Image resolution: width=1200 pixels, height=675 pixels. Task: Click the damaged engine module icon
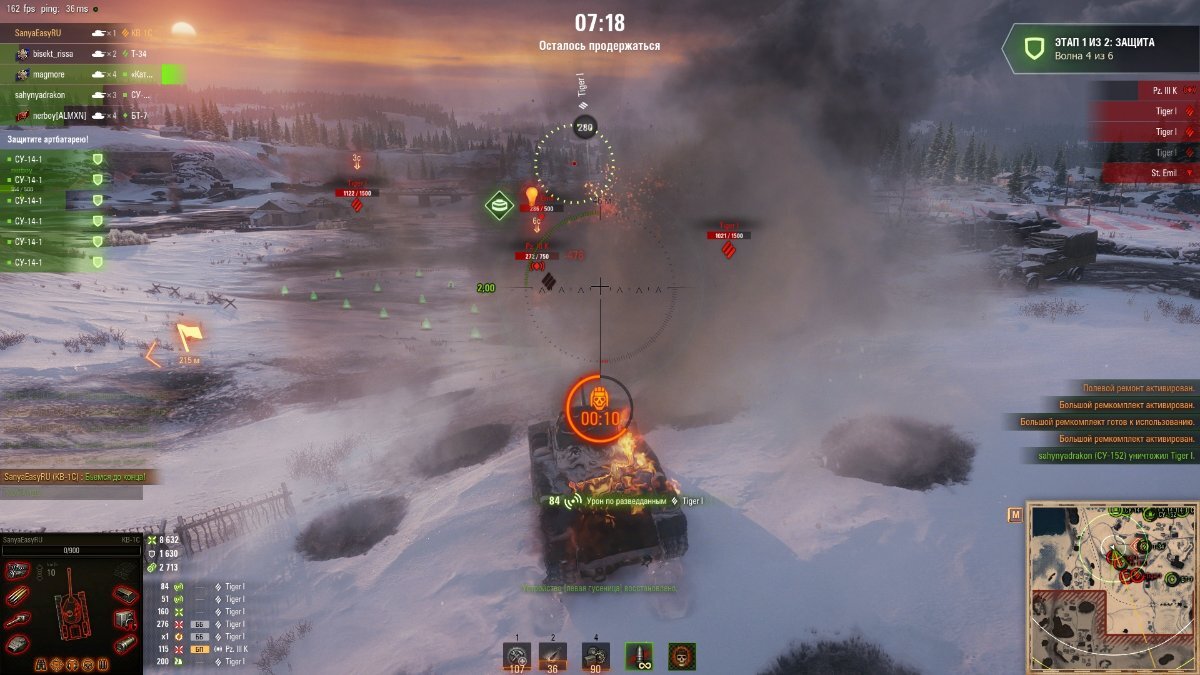click(16, 571)
